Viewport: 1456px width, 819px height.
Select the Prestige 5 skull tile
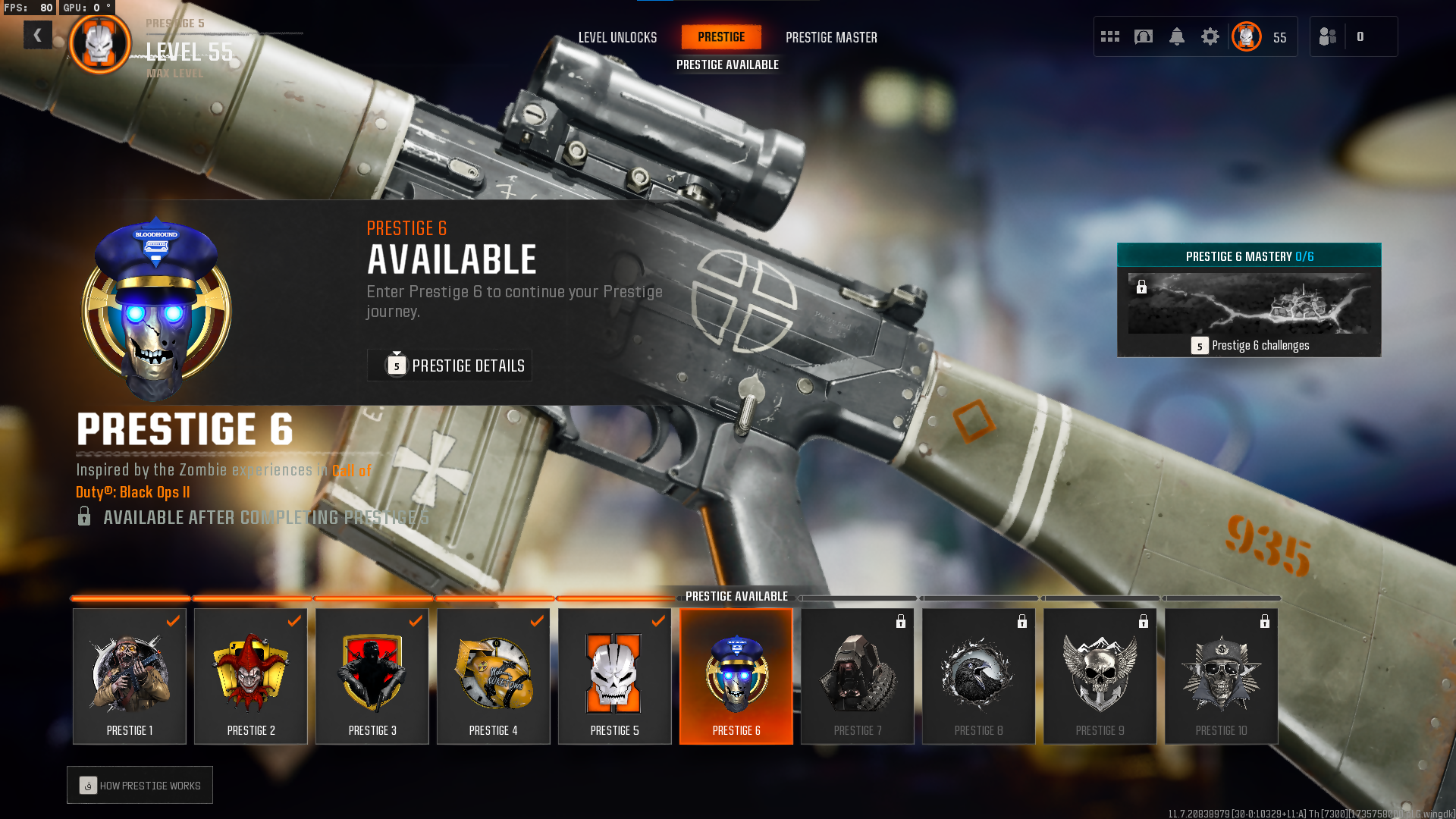(x=615, y=676)
